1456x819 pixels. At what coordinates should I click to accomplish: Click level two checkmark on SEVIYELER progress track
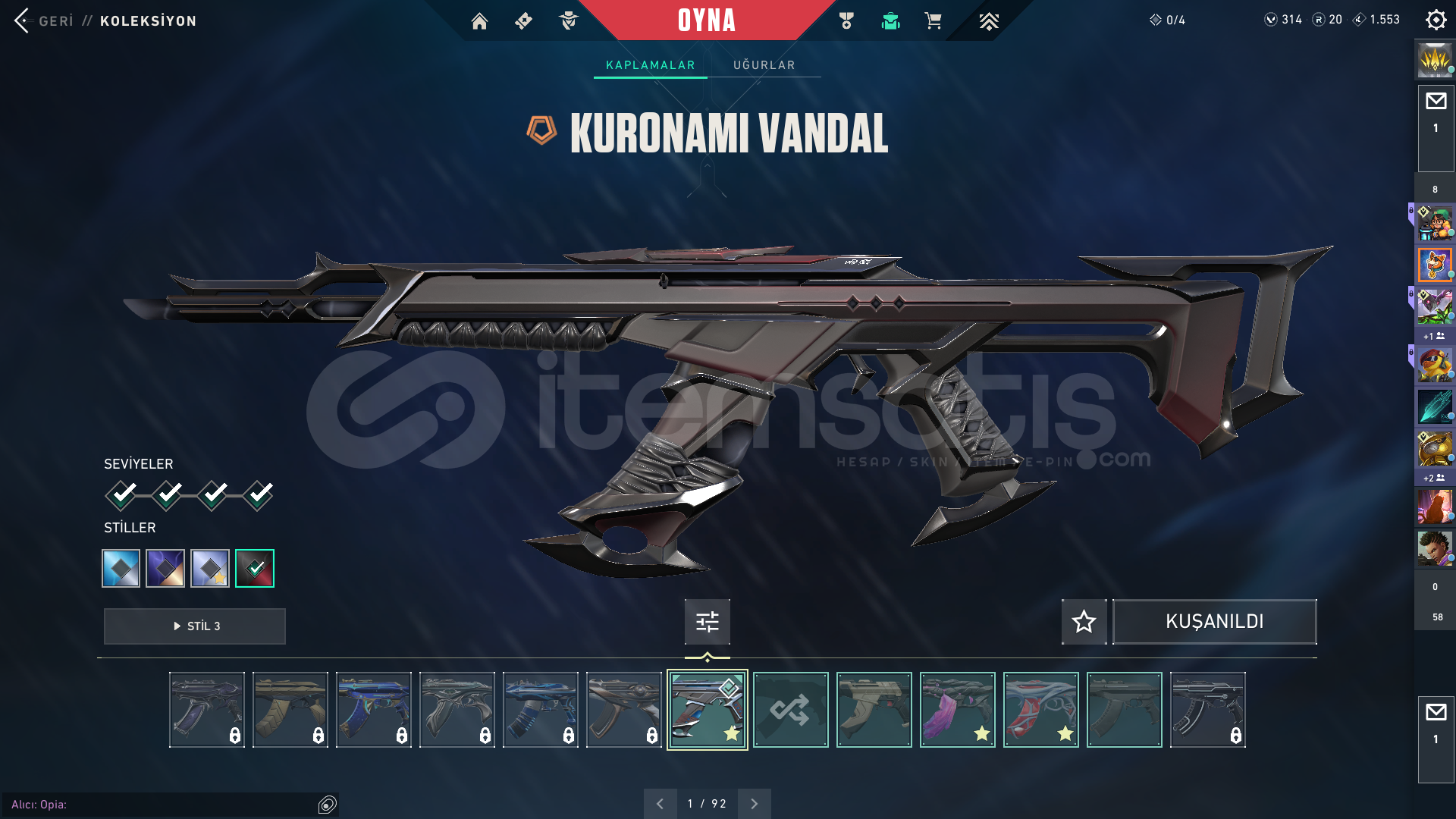[168, 494]
